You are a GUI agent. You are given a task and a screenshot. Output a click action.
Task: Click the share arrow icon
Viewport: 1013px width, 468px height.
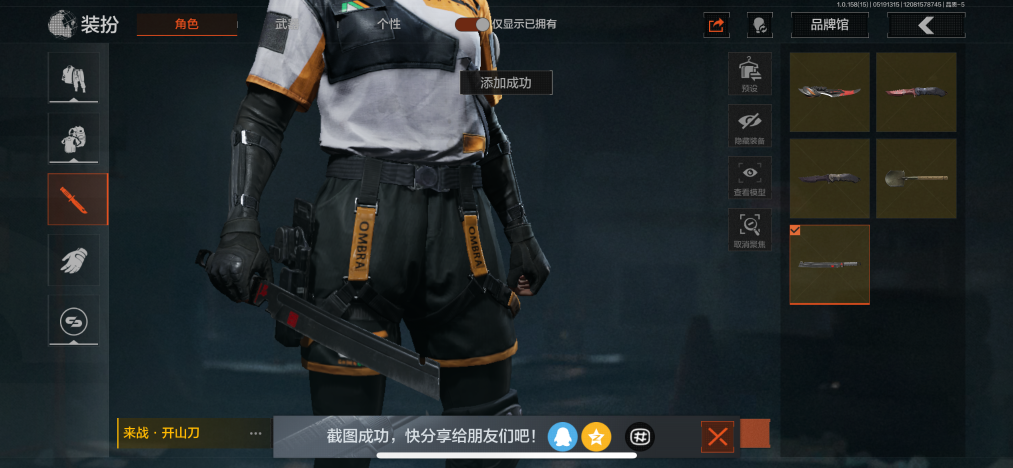click(x=715, y=25)
